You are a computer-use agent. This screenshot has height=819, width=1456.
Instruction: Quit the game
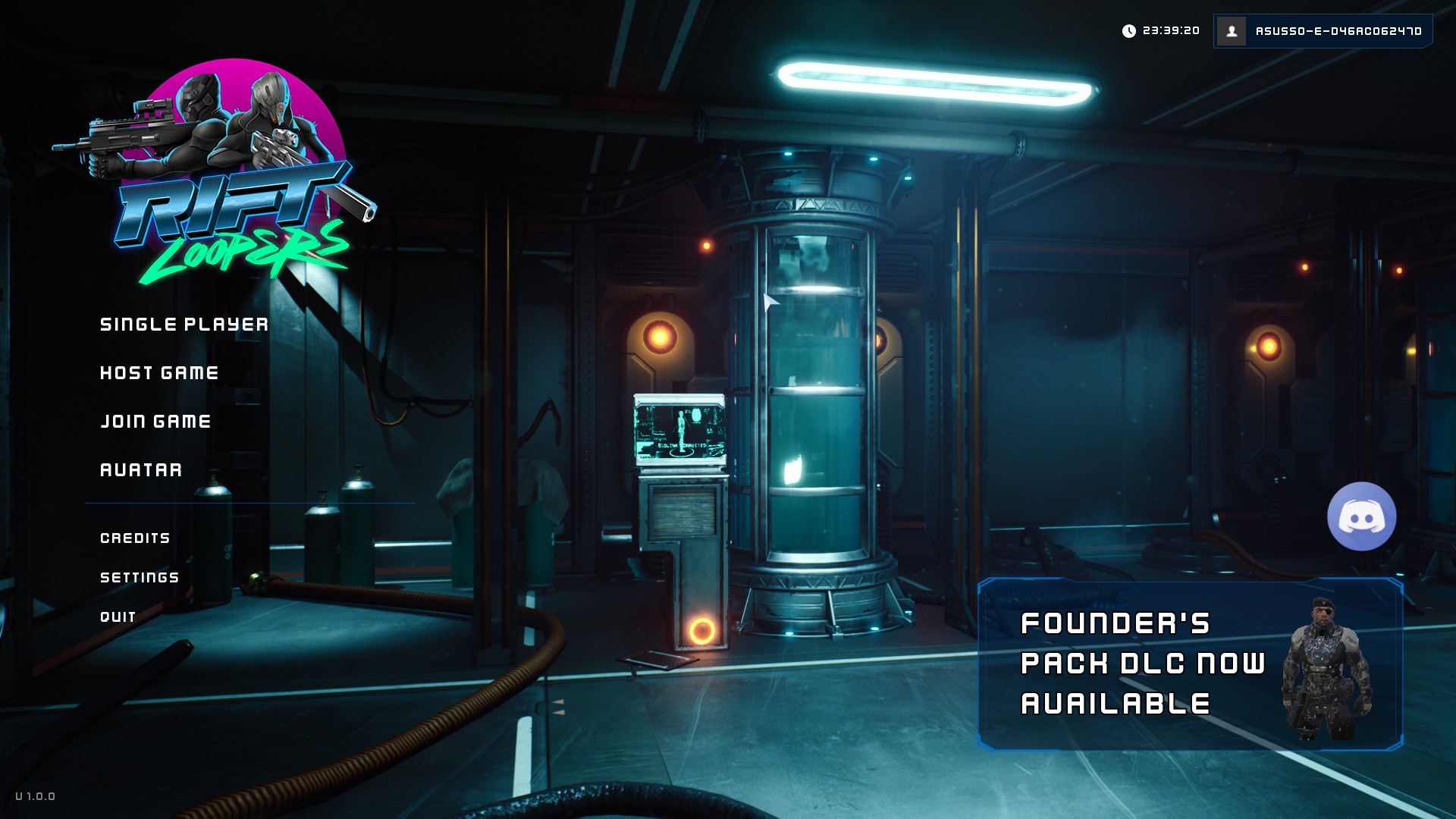pyautogui.click(x=118, y=617)
